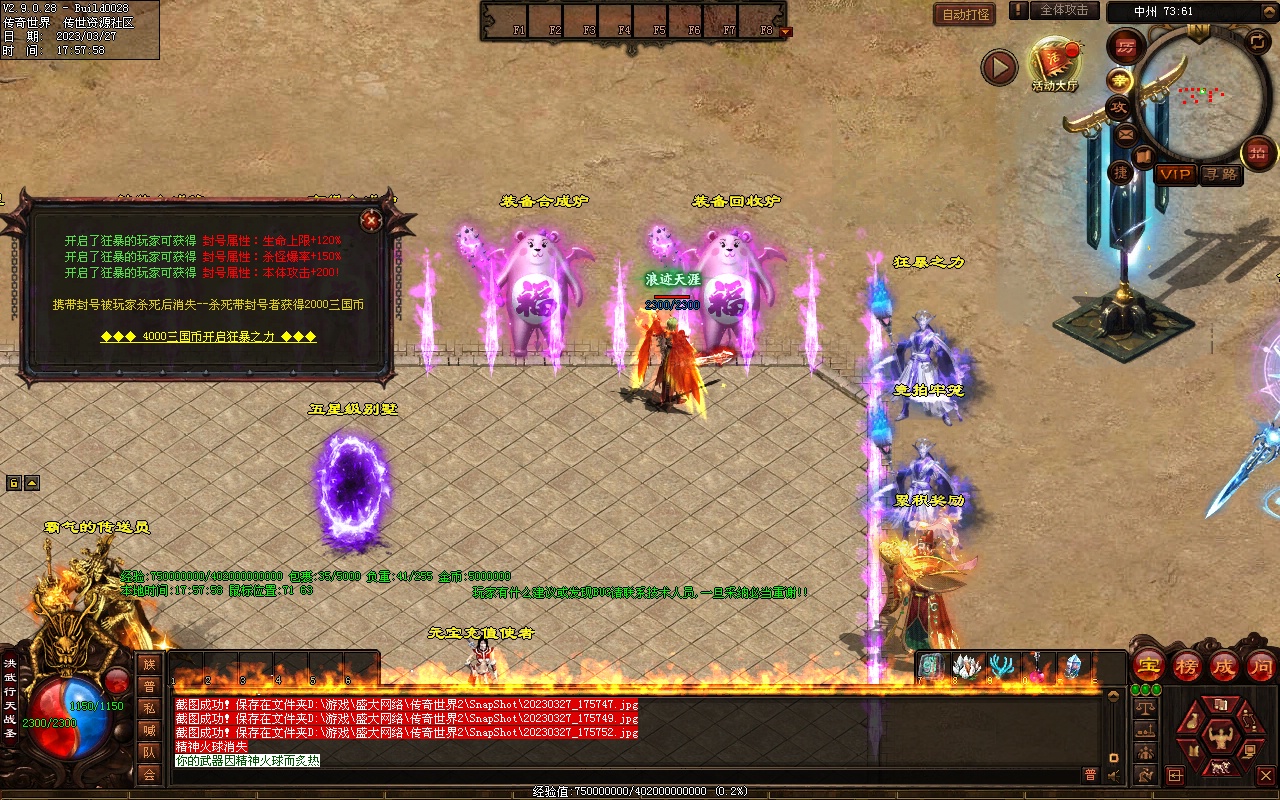Activate the 寻路 pathfinding button

click(1220, 174)
